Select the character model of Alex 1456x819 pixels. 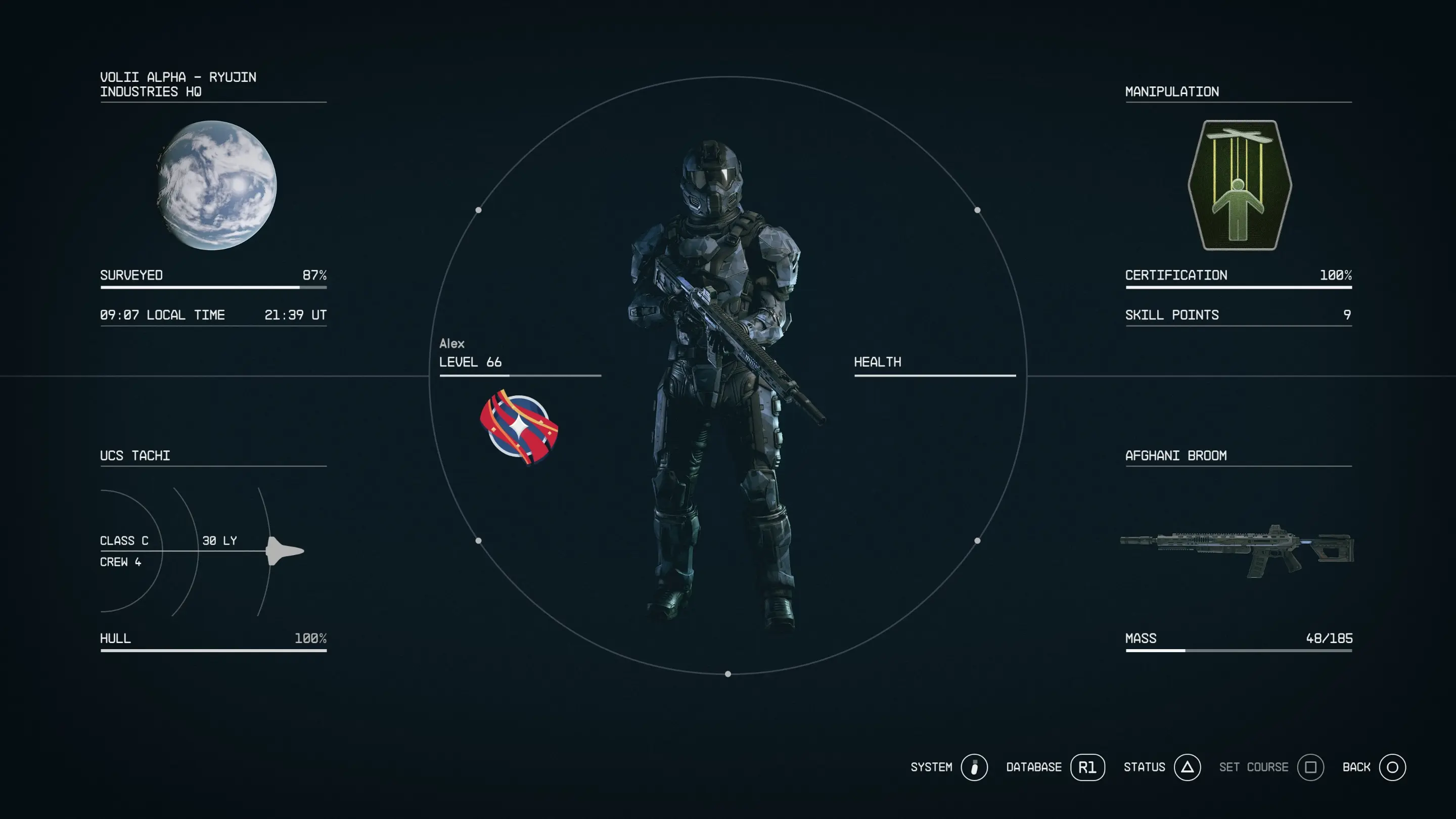[723, 396]
